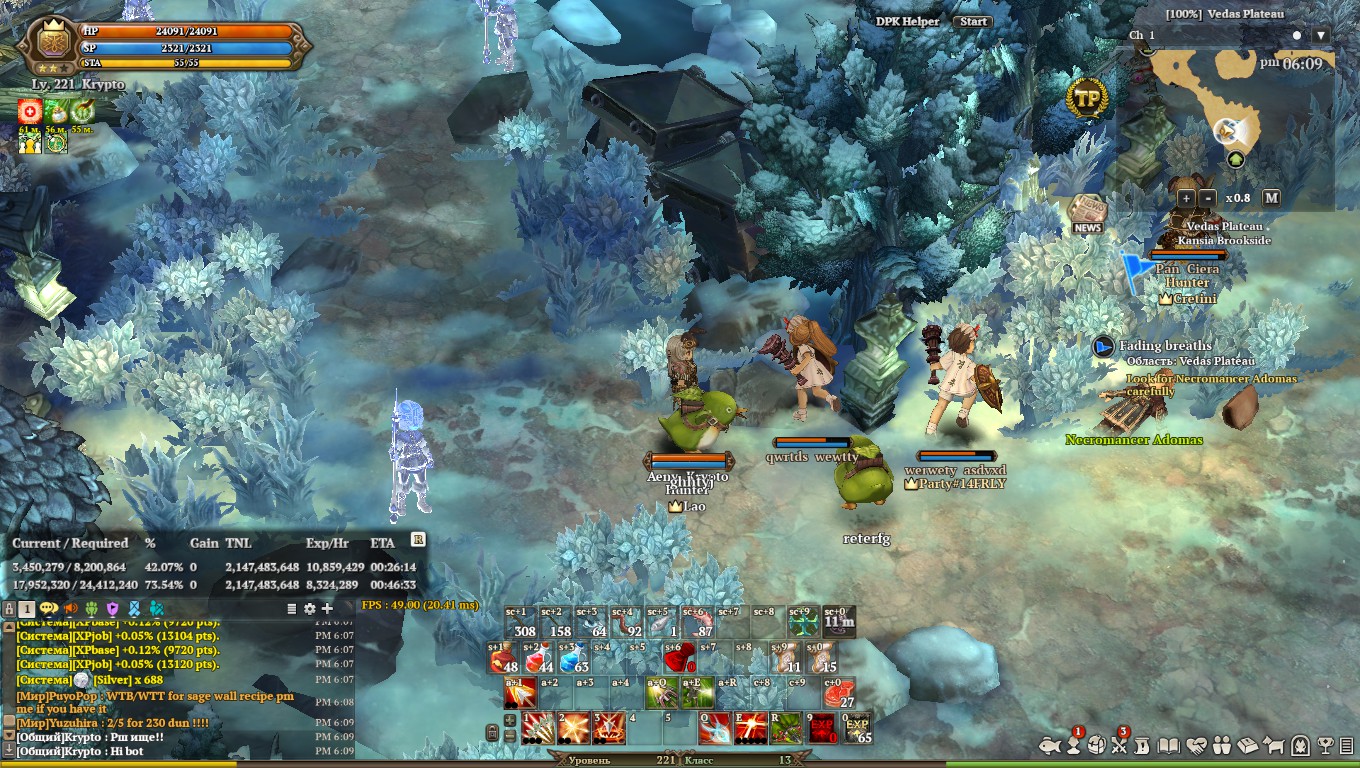The image size is (1360, 768).
Task: Use the blue potion in slot s+3
Action: click(573, 658)
